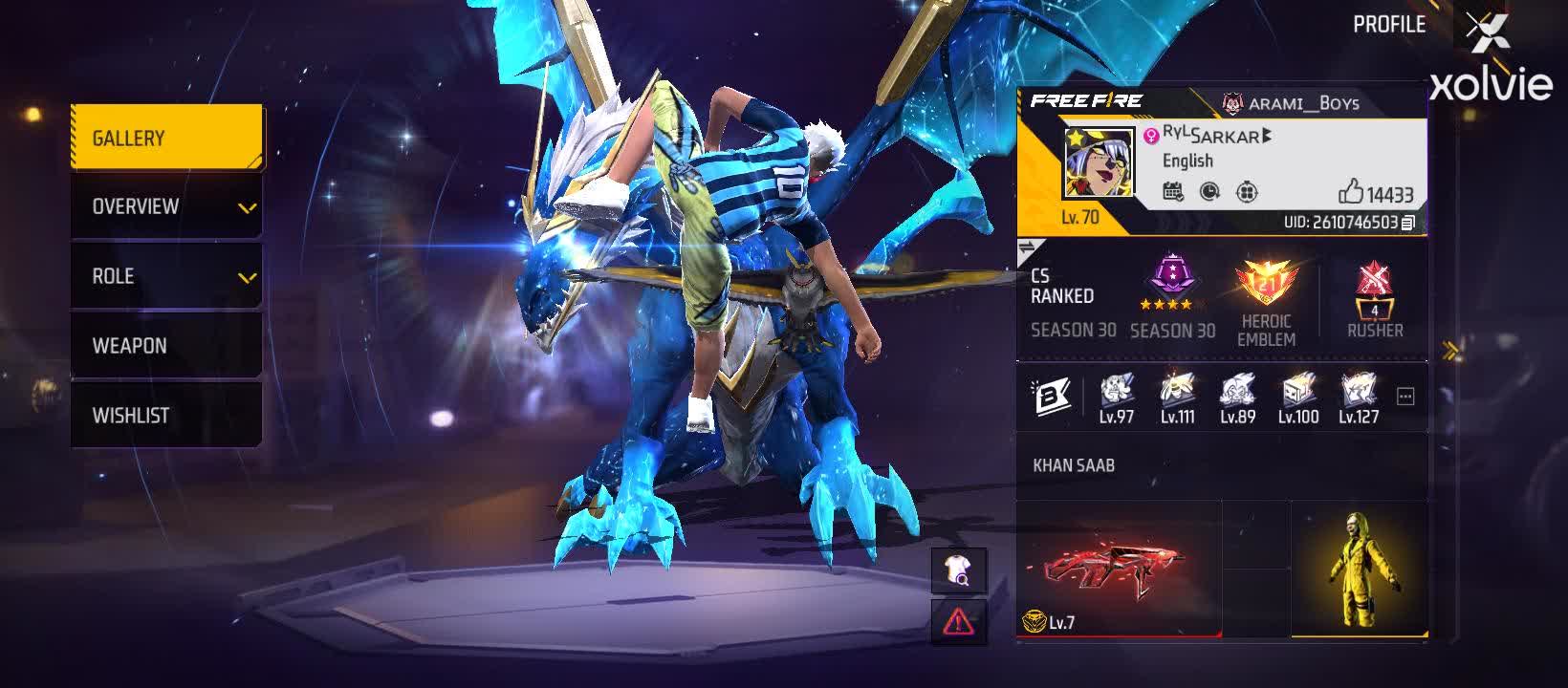Open the WEAPON tab
The height and width of the screenshot is (688, 1568).
[x=132, y=345]
